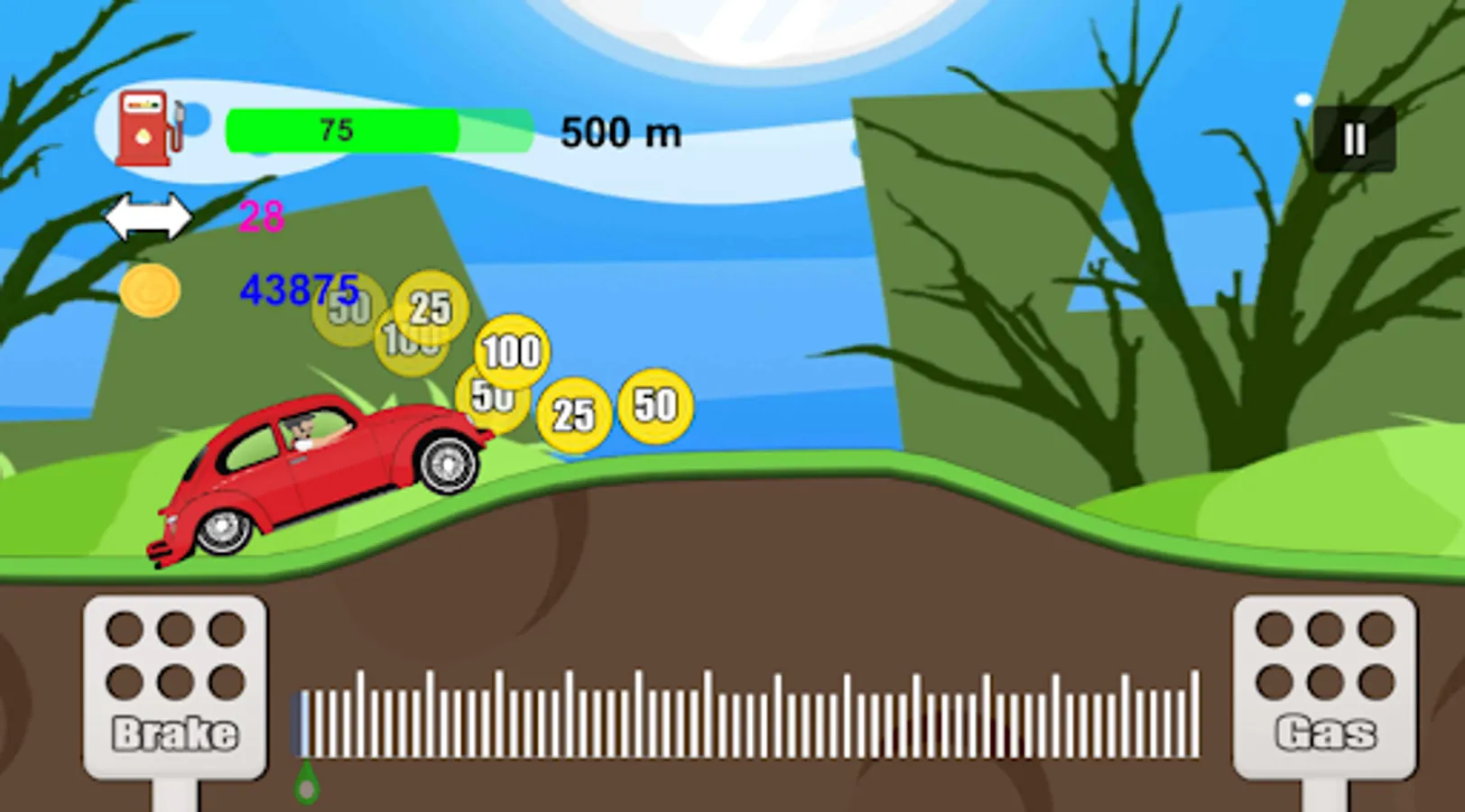
Task: Click the green droplet below the meter
Action: pyautogui.click(x=305, y=780)
